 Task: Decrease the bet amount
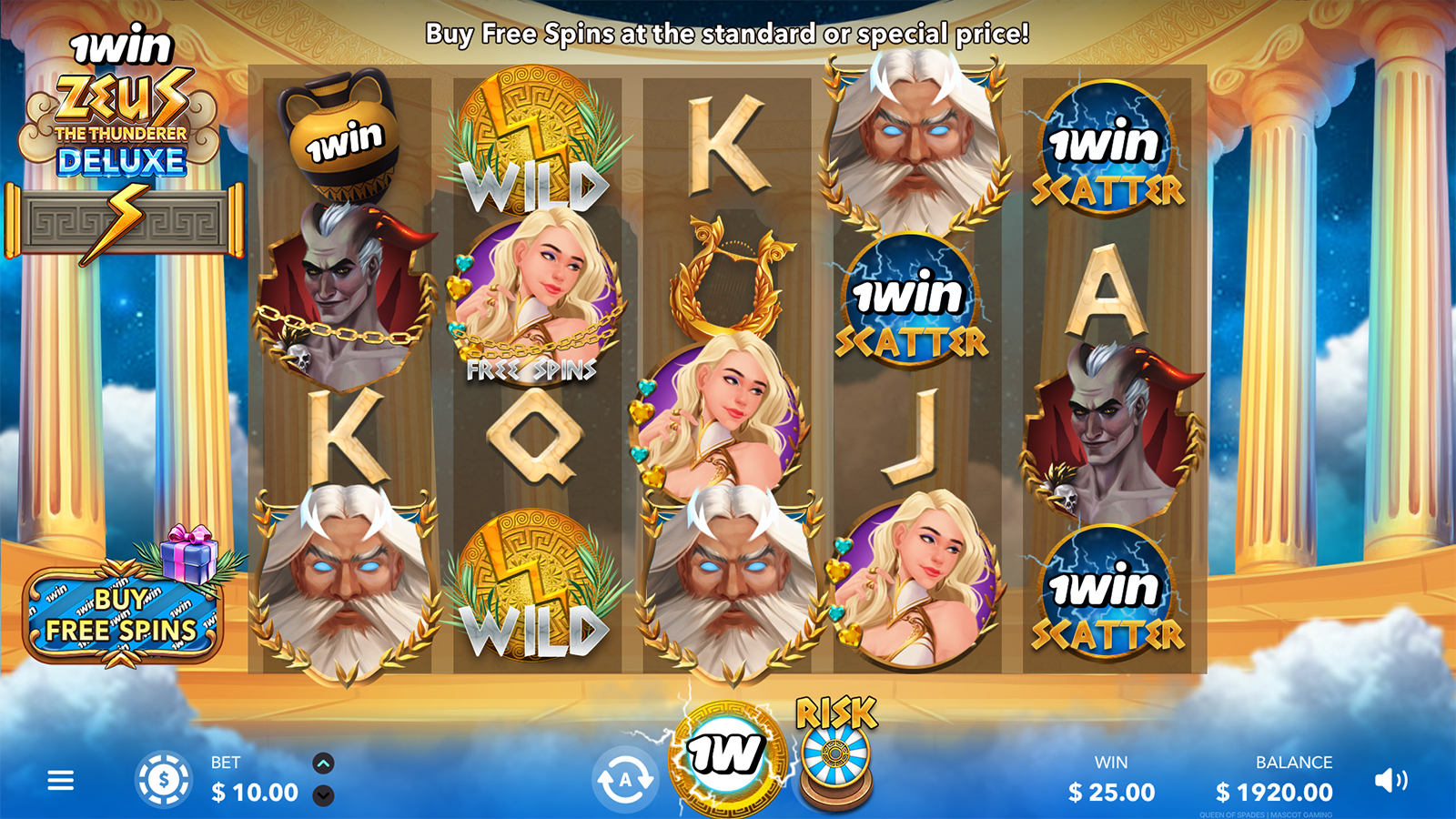(x=323, y=795)
